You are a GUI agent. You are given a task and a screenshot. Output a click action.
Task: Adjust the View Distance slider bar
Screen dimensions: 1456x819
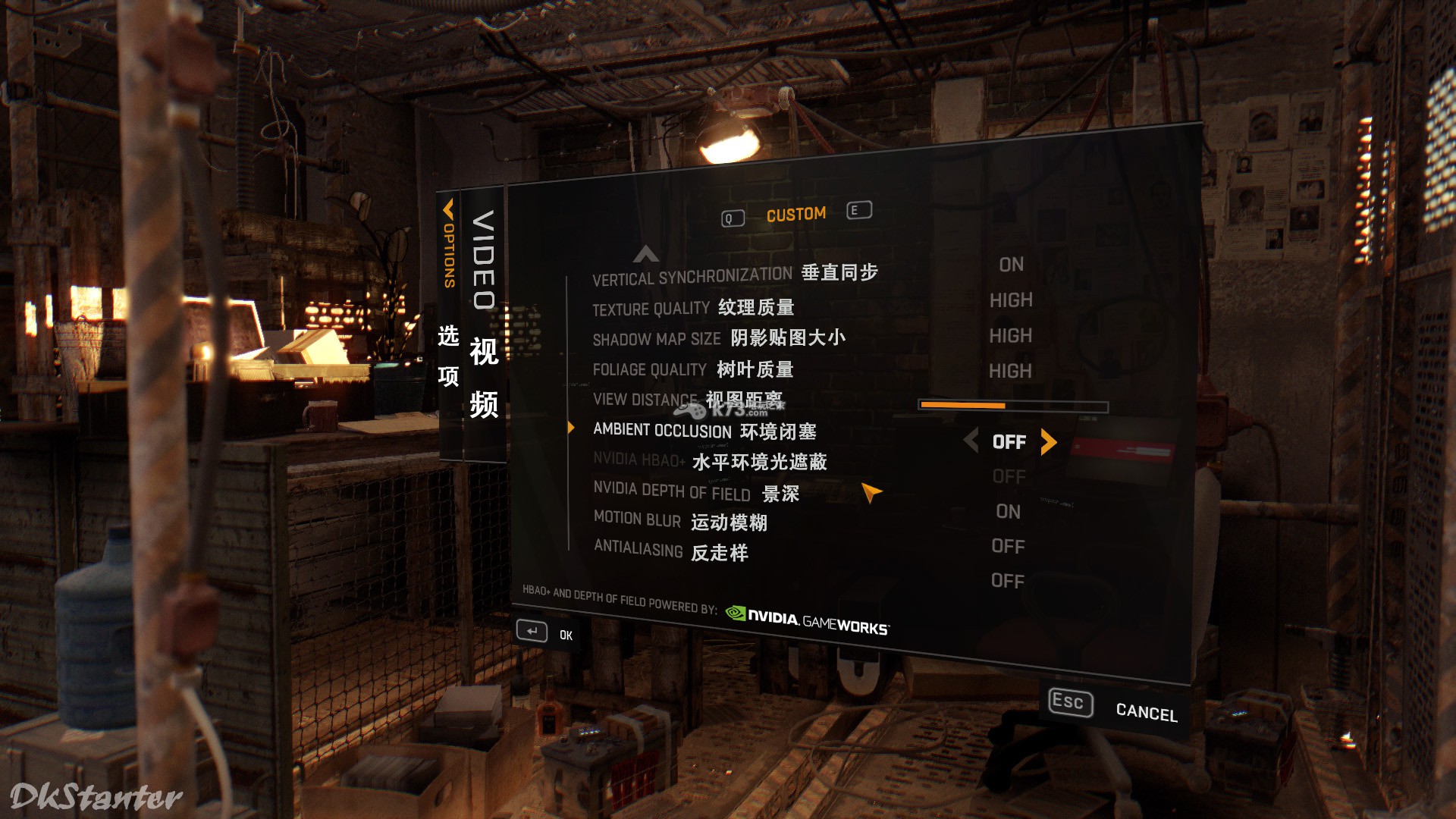(1012, 406)
